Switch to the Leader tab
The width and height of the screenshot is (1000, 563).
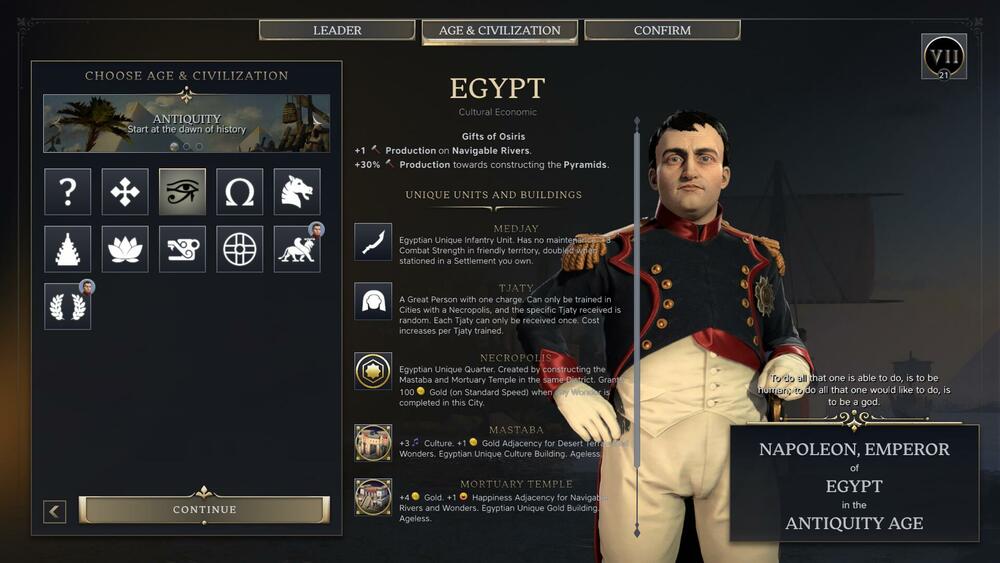[337, 30]
